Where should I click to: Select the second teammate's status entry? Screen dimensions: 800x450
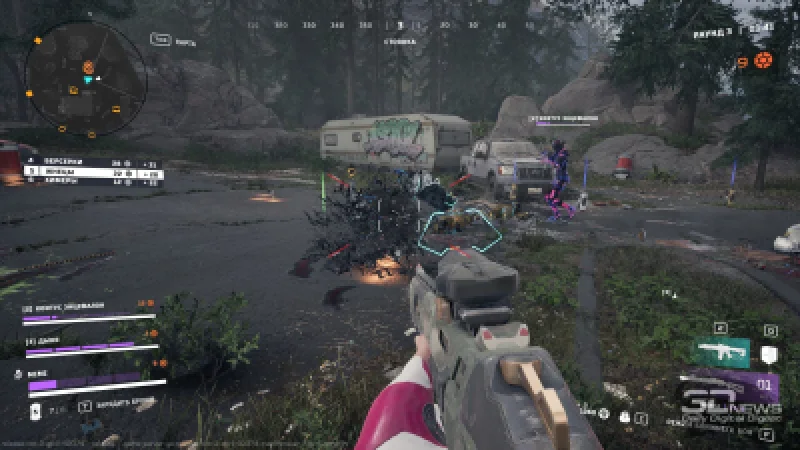pos(88,346)
